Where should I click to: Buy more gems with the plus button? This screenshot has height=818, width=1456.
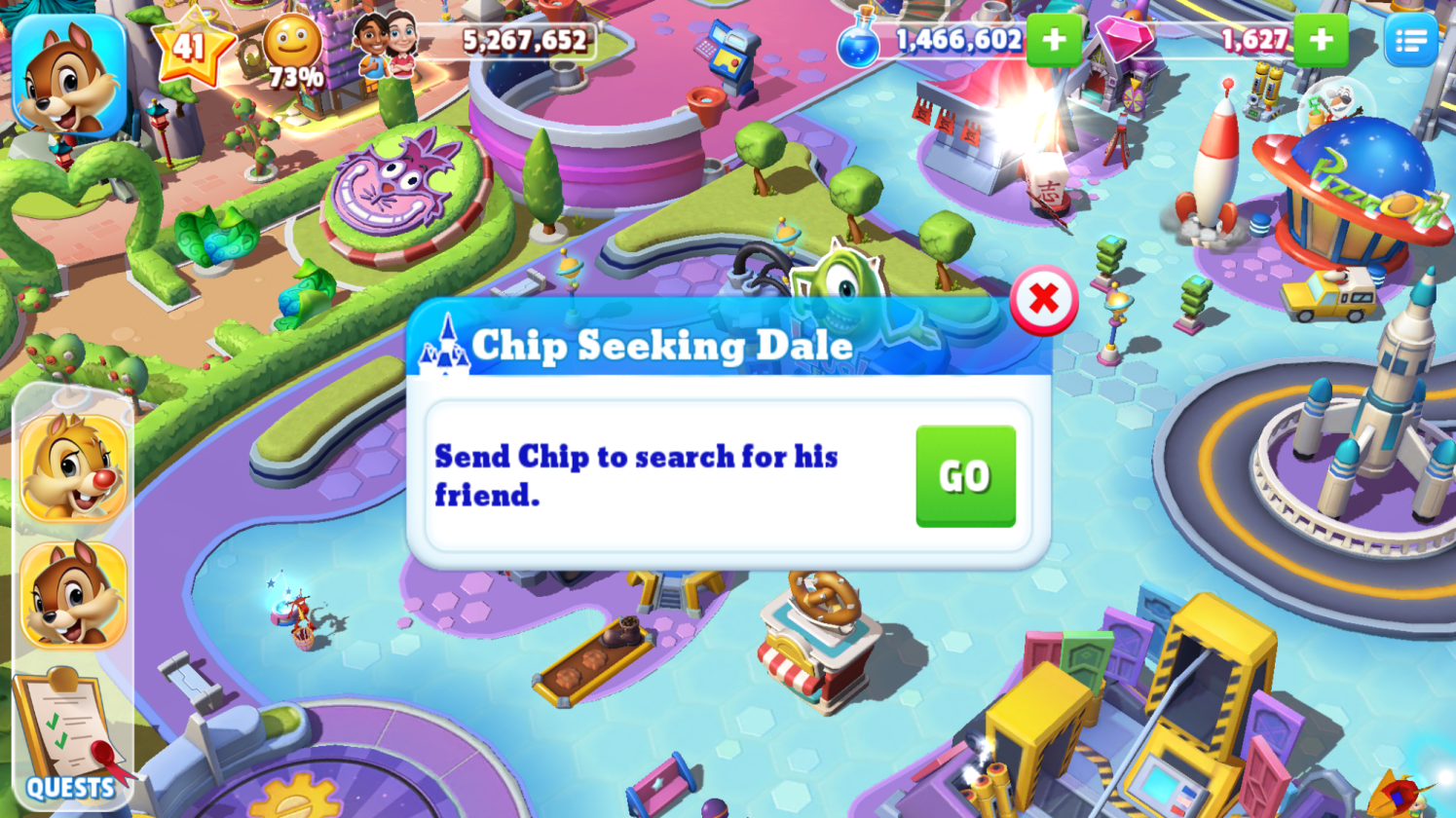(x=1321, y=41)
